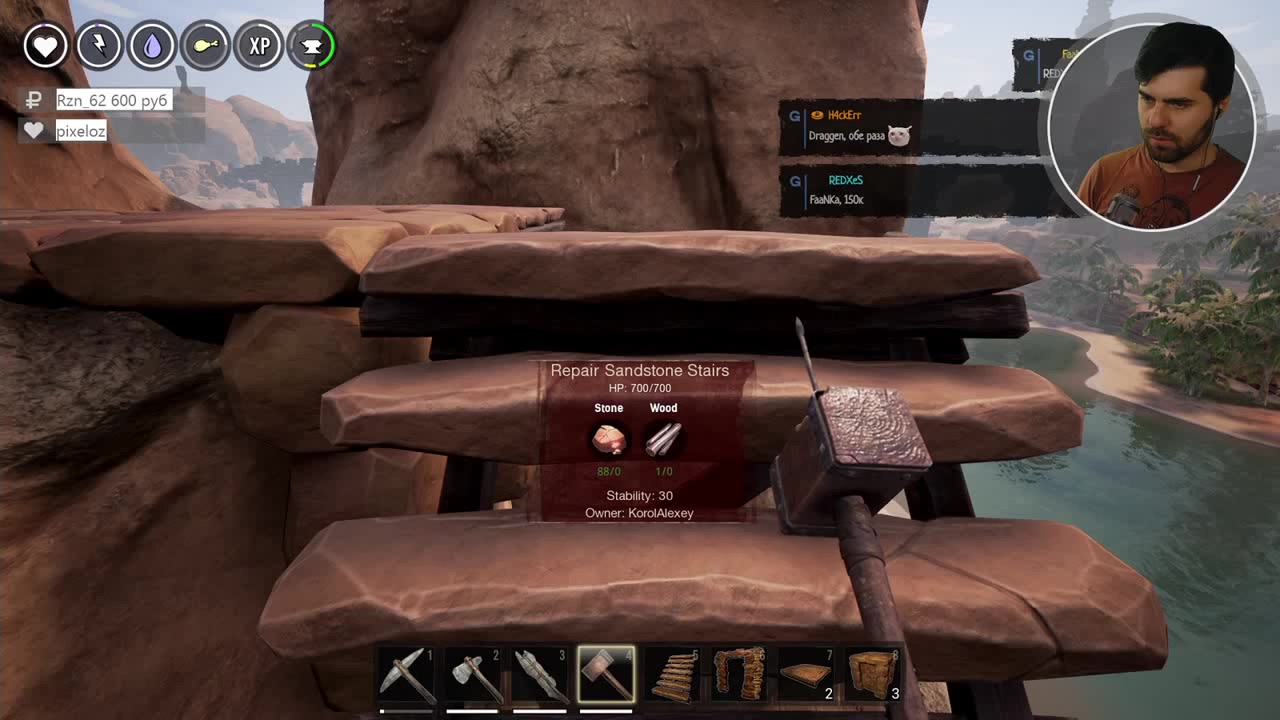
Task: Click the Wood ingredient icon in repair panel
Action: click(x=663, y=439)
